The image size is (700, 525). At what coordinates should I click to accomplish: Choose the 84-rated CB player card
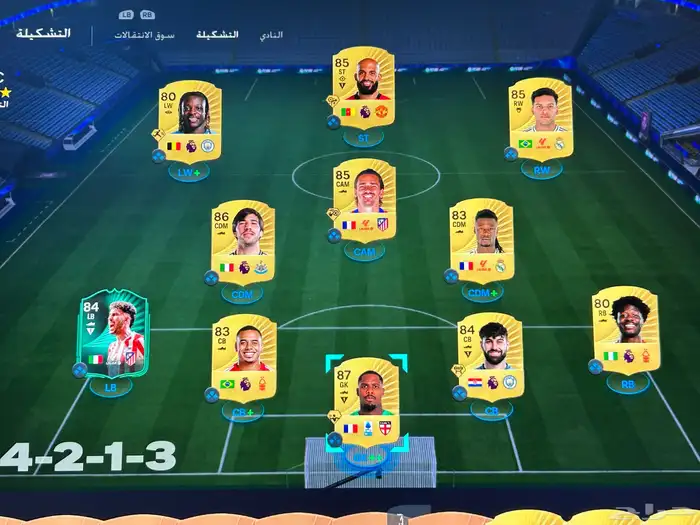pyautogui.click(x=490, y=356)
